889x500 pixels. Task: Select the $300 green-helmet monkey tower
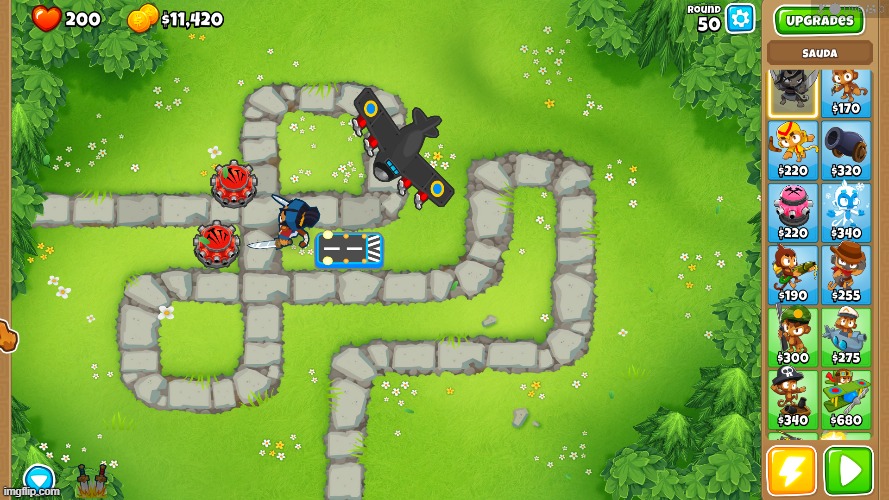[792, 337]
